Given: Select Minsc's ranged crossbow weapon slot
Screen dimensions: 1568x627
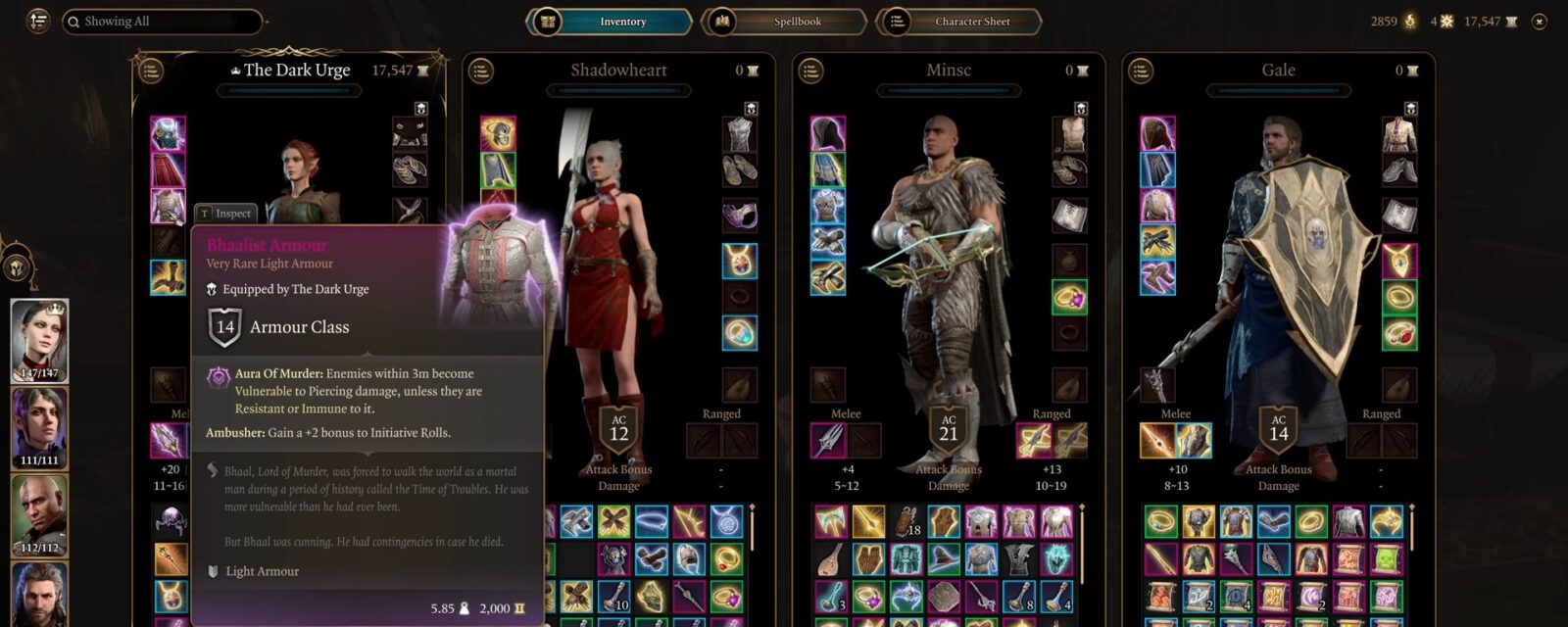Looking at the screenshot, I should point(1034,441).
